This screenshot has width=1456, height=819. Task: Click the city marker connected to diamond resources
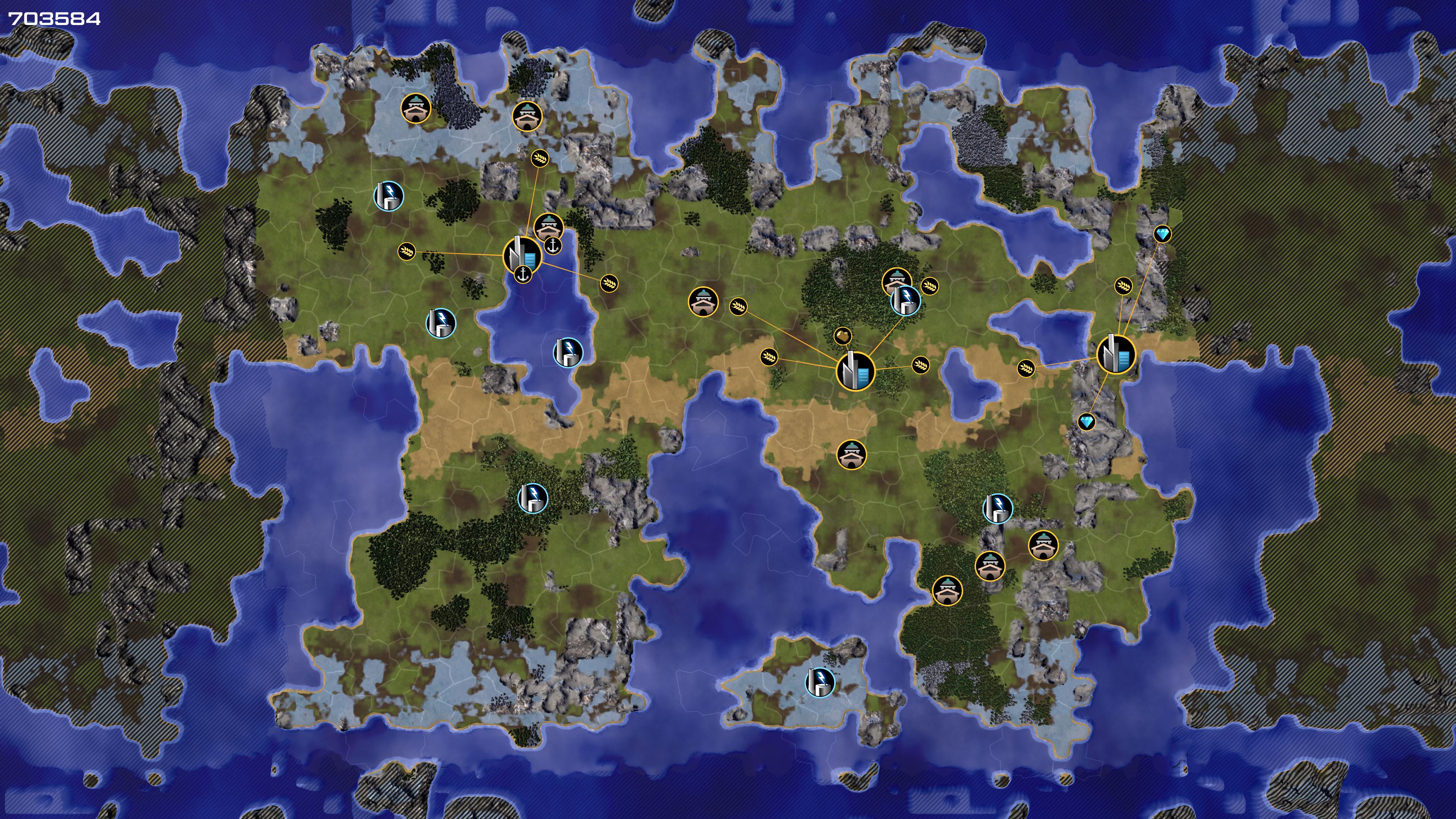1116,355
